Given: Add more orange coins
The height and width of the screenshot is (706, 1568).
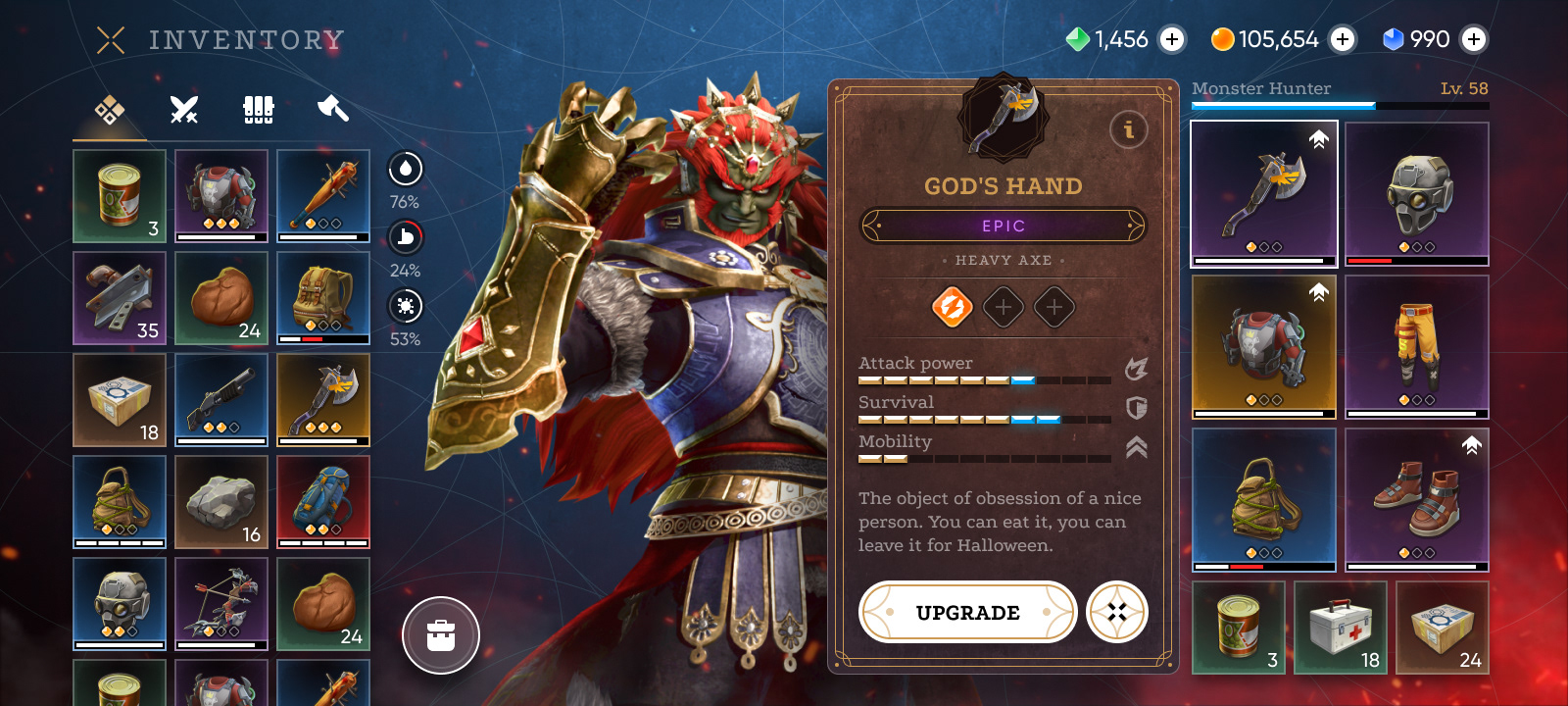Looking at the screenshot, I should pos(1343,39).
